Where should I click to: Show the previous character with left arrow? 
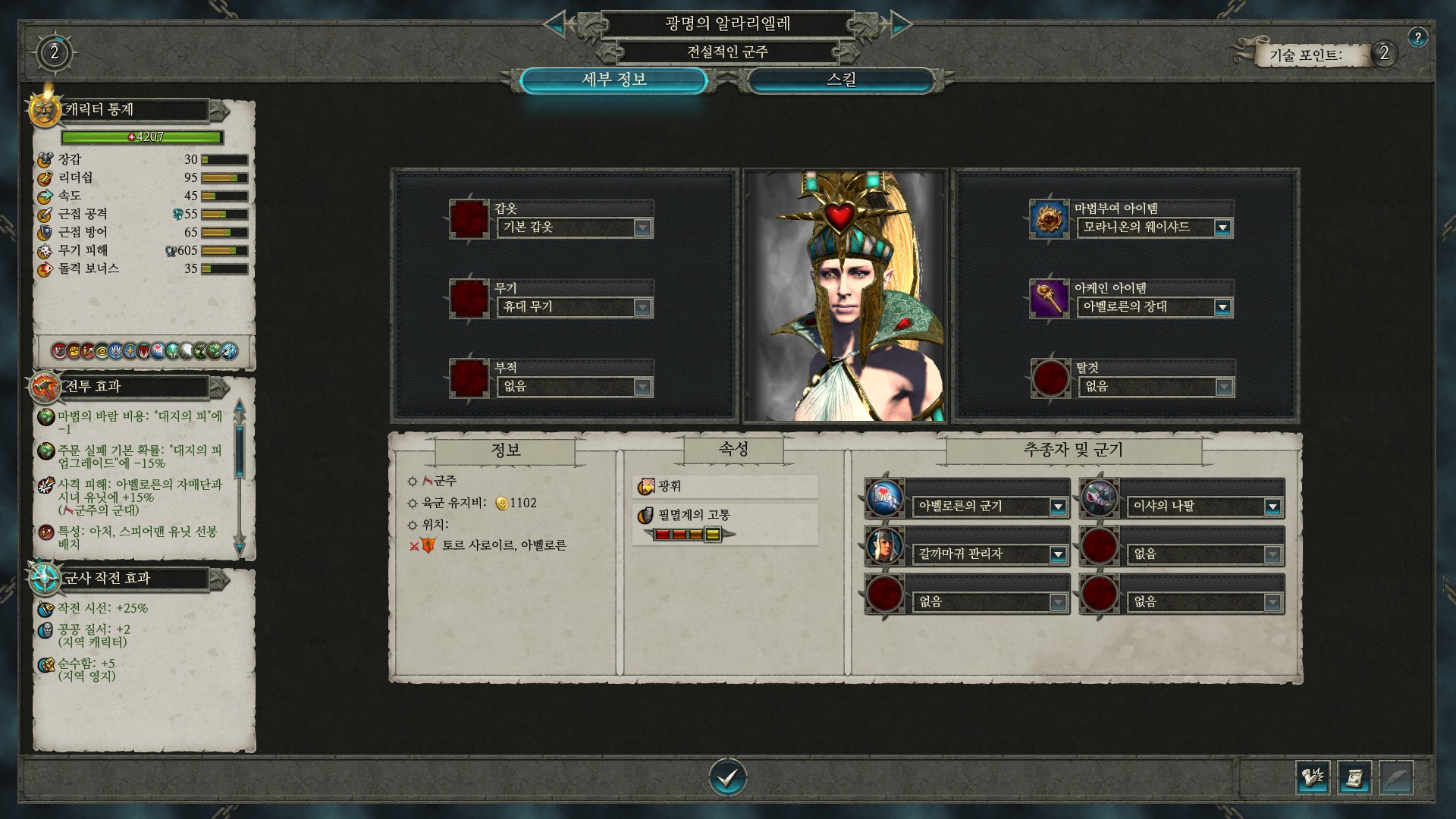click(555, 24)
